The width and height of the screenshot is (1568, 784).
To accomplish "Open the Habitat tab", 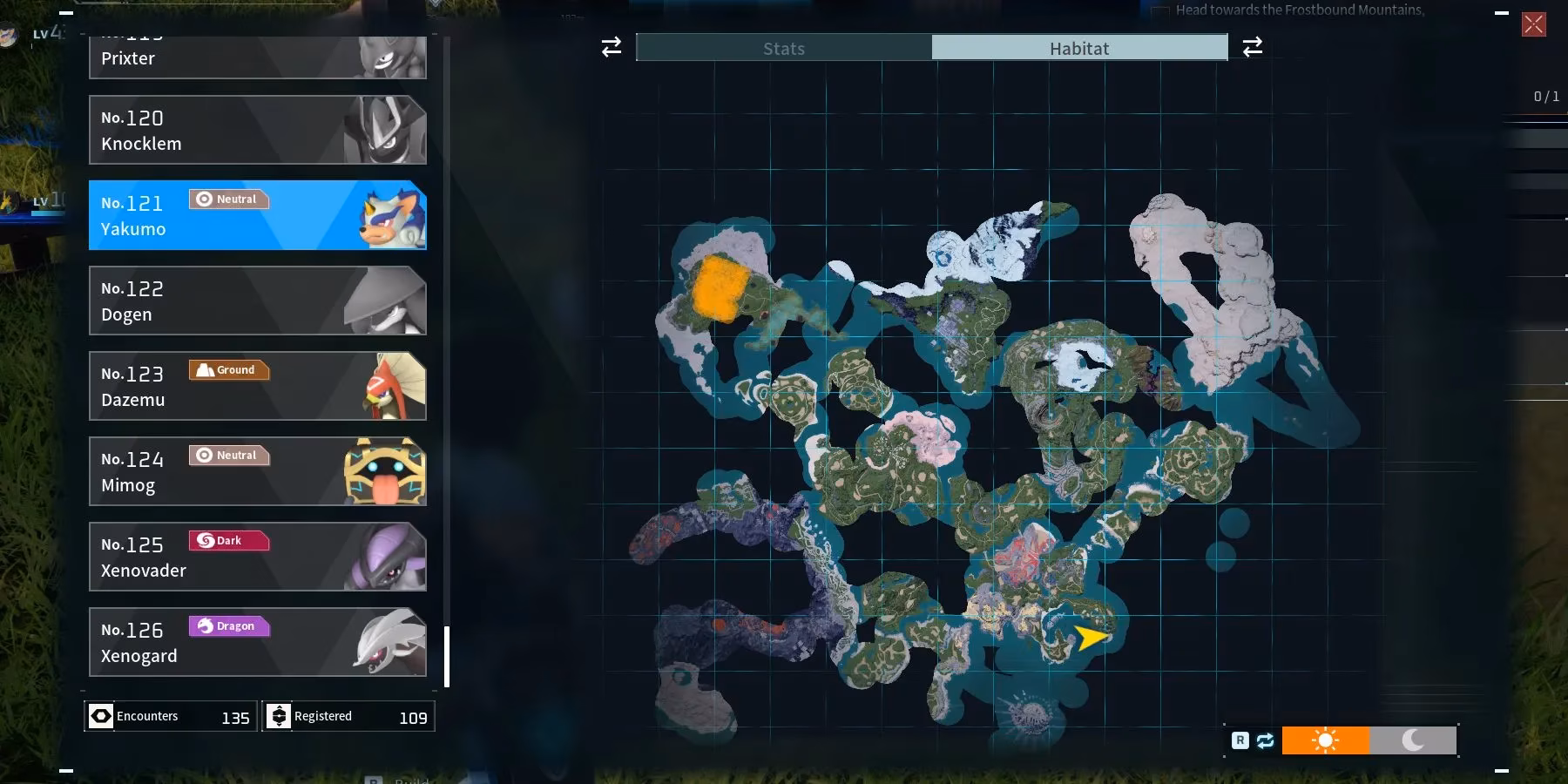I will tap(1079, 48).
